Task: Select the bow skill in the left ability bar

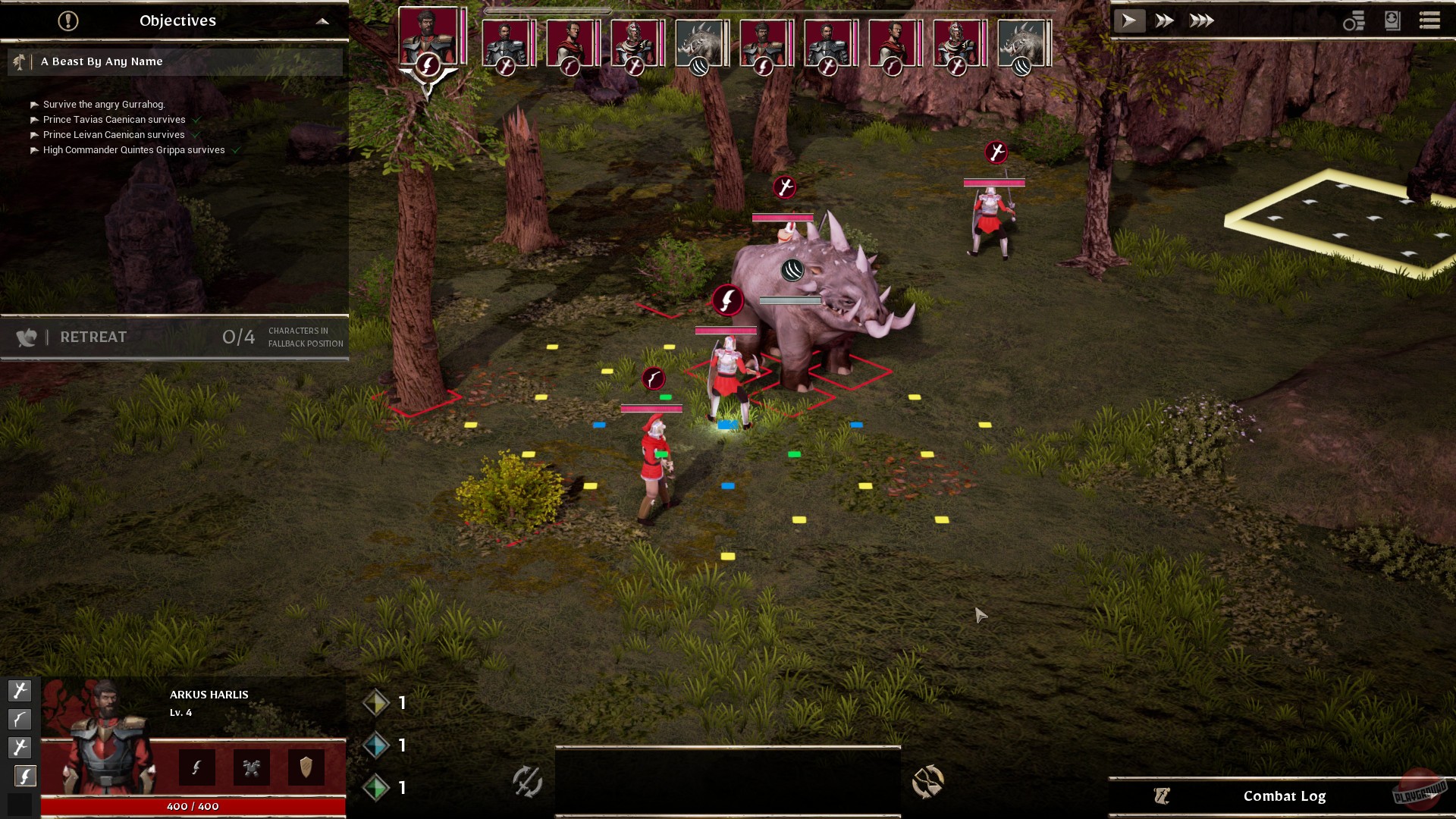Action: pyautogui.click(x=20, y=719)
